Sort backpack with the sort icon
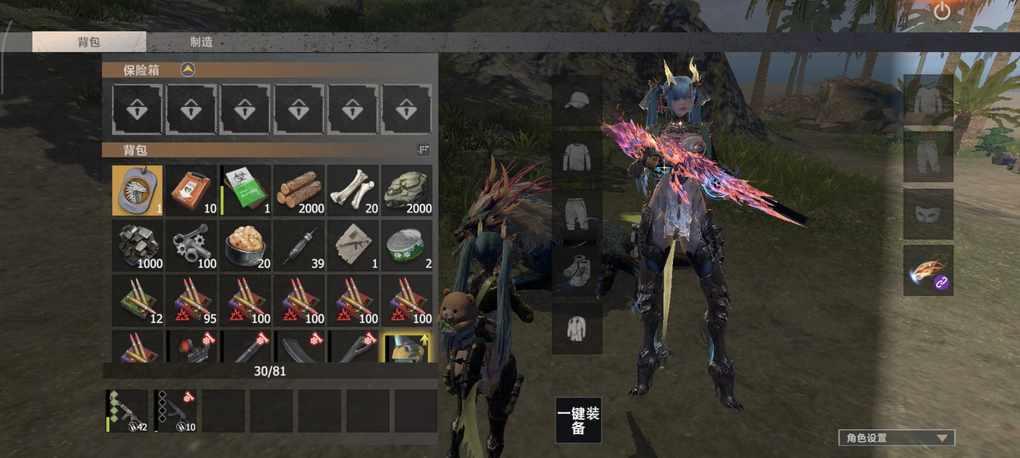 click(422, 150)
